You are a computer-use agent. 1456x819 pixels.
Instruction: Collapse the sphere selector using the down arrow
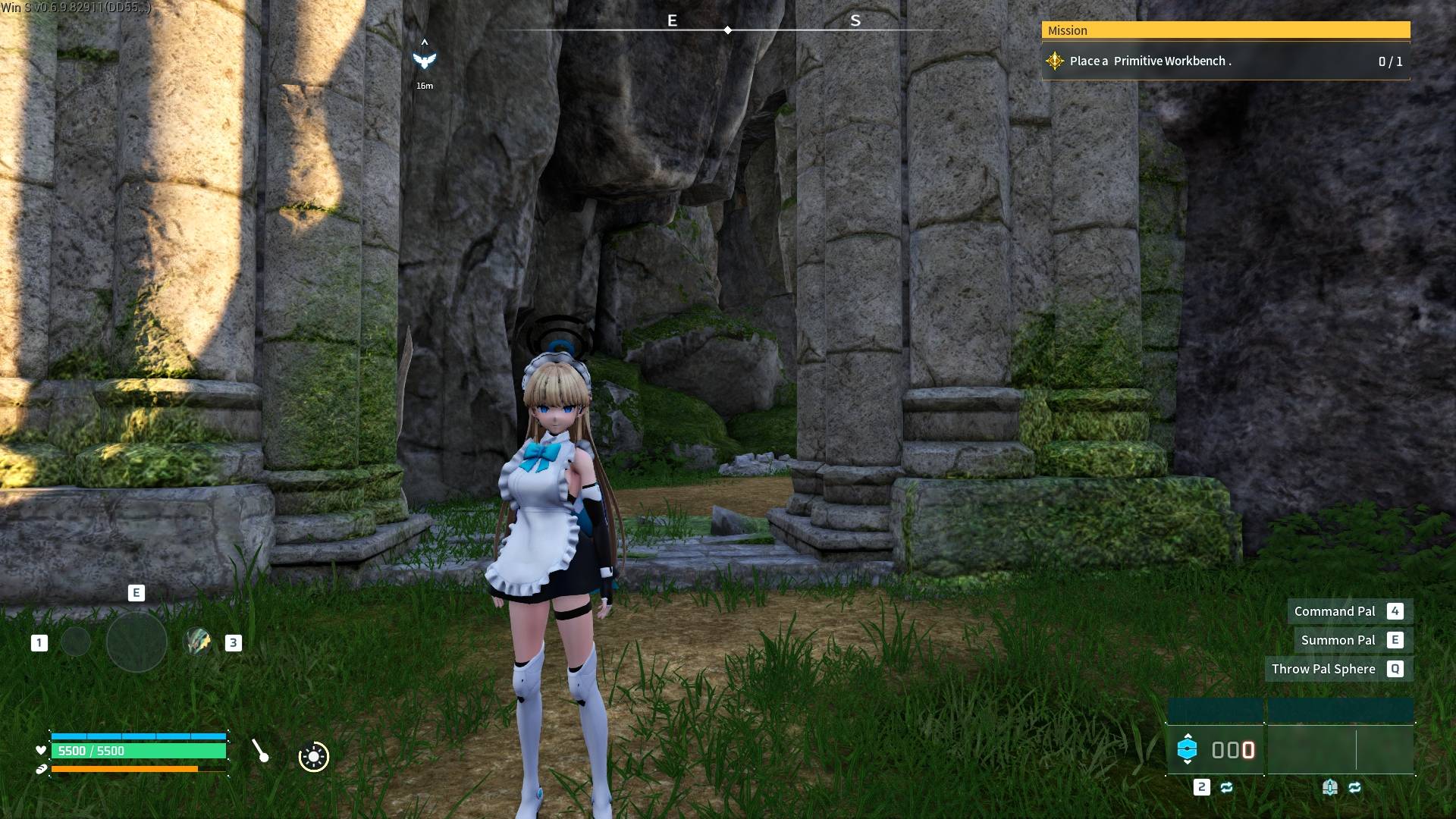point(1188,762)
